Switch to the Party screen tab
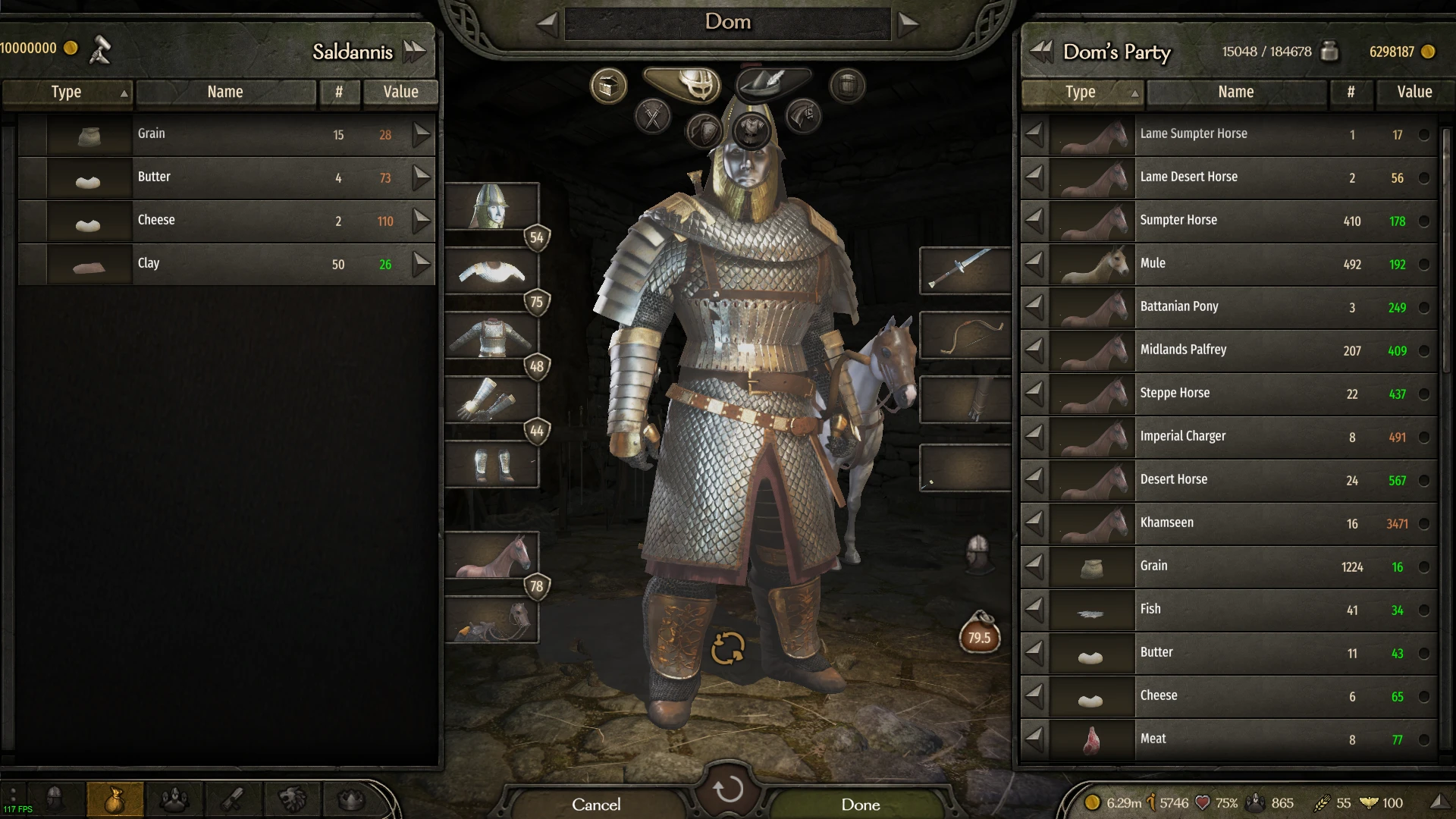The height and width of the screenshot is (819, 1456). coord(174,798)
